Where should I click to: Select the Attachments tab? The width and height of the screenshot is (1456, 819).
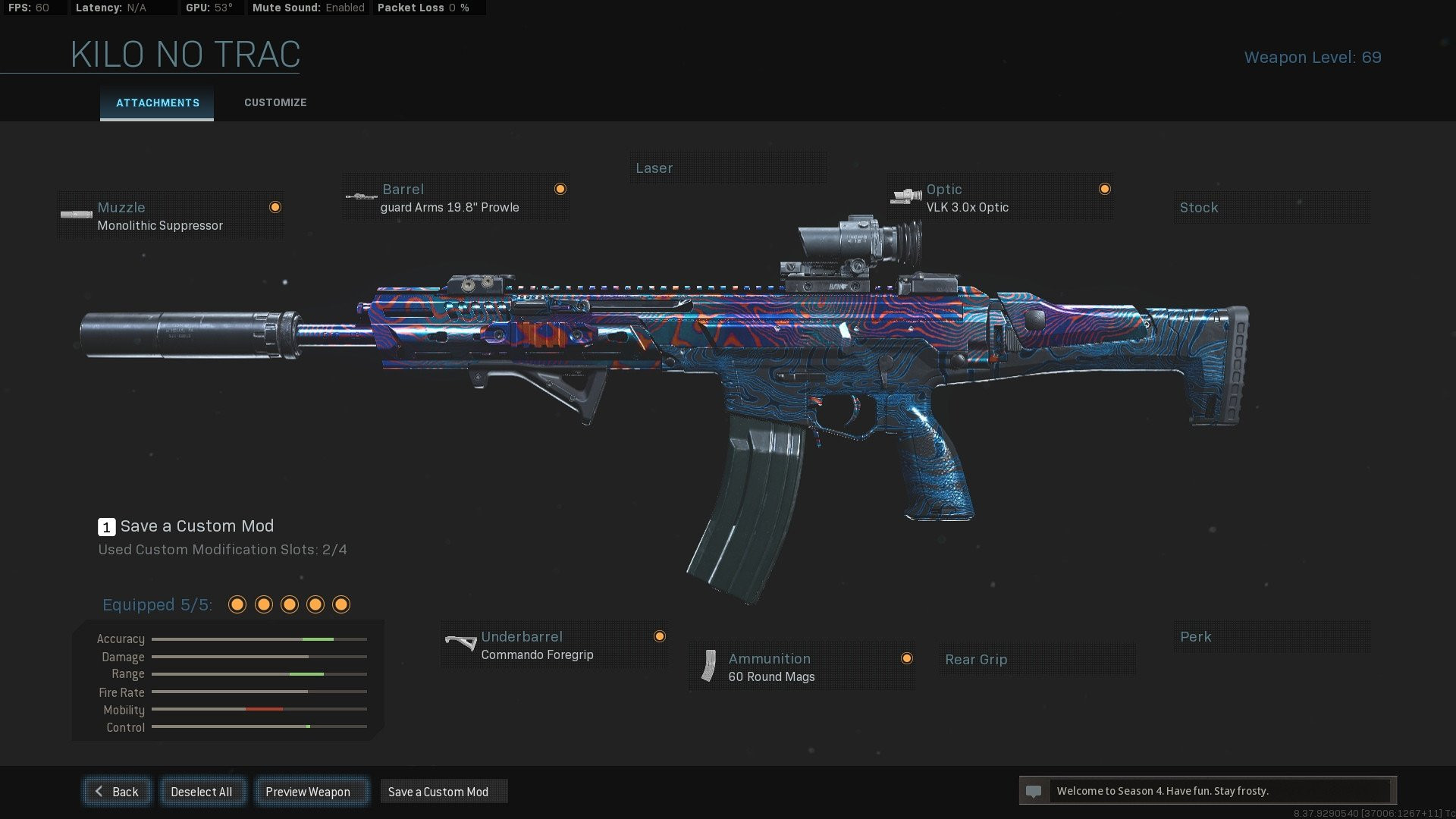coord(157,102)
